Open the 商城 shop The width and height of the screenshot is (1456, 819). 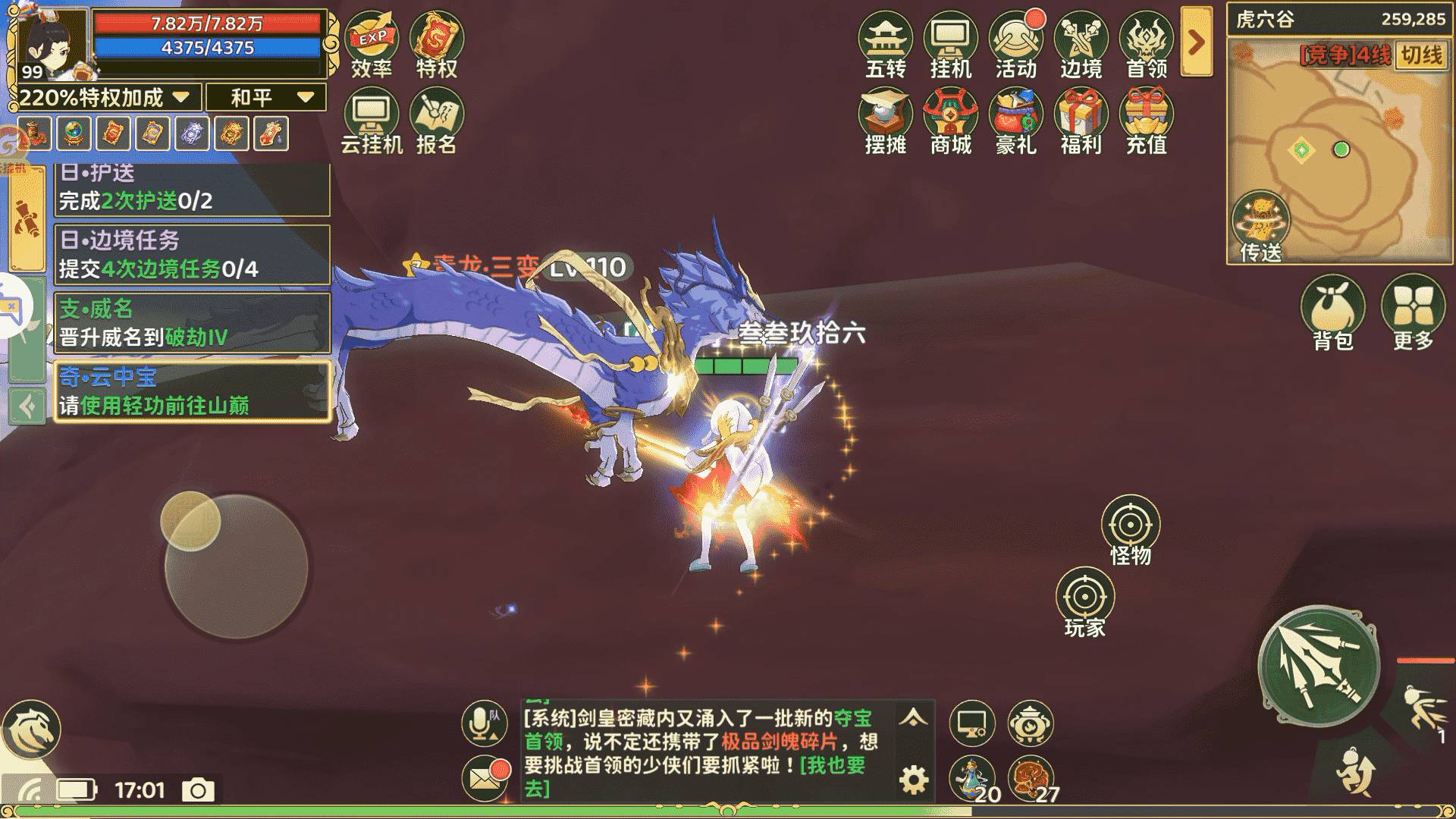pos(950,118)
